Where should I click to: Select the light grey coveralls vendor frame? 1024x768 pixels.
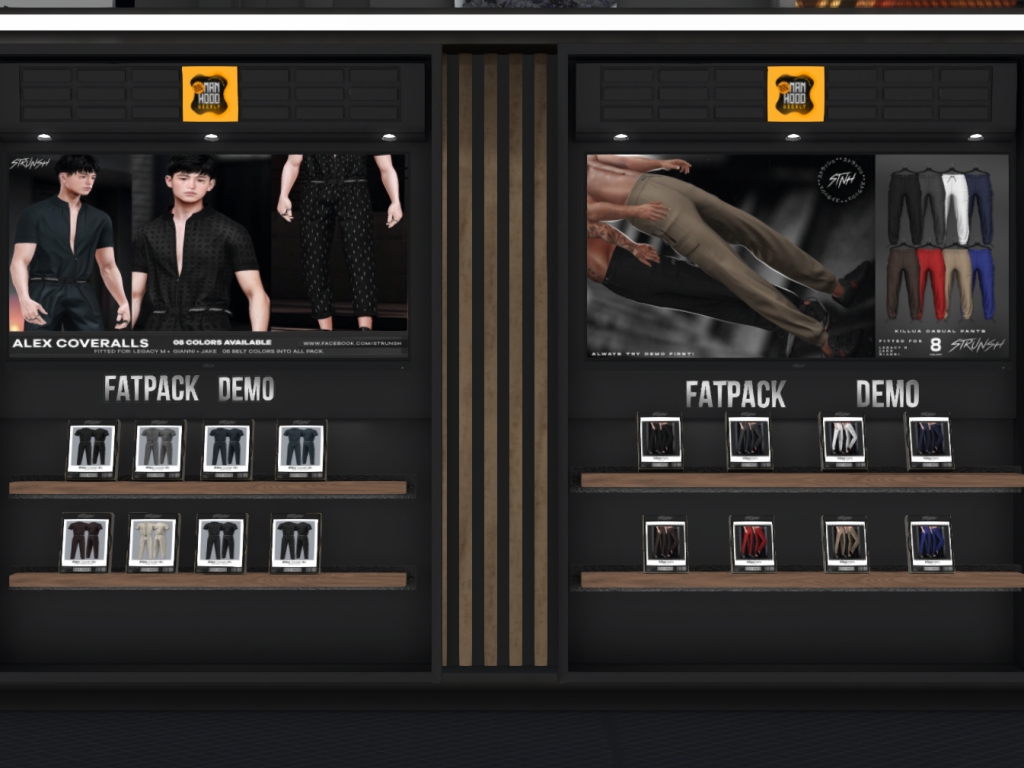click(159, 449)
